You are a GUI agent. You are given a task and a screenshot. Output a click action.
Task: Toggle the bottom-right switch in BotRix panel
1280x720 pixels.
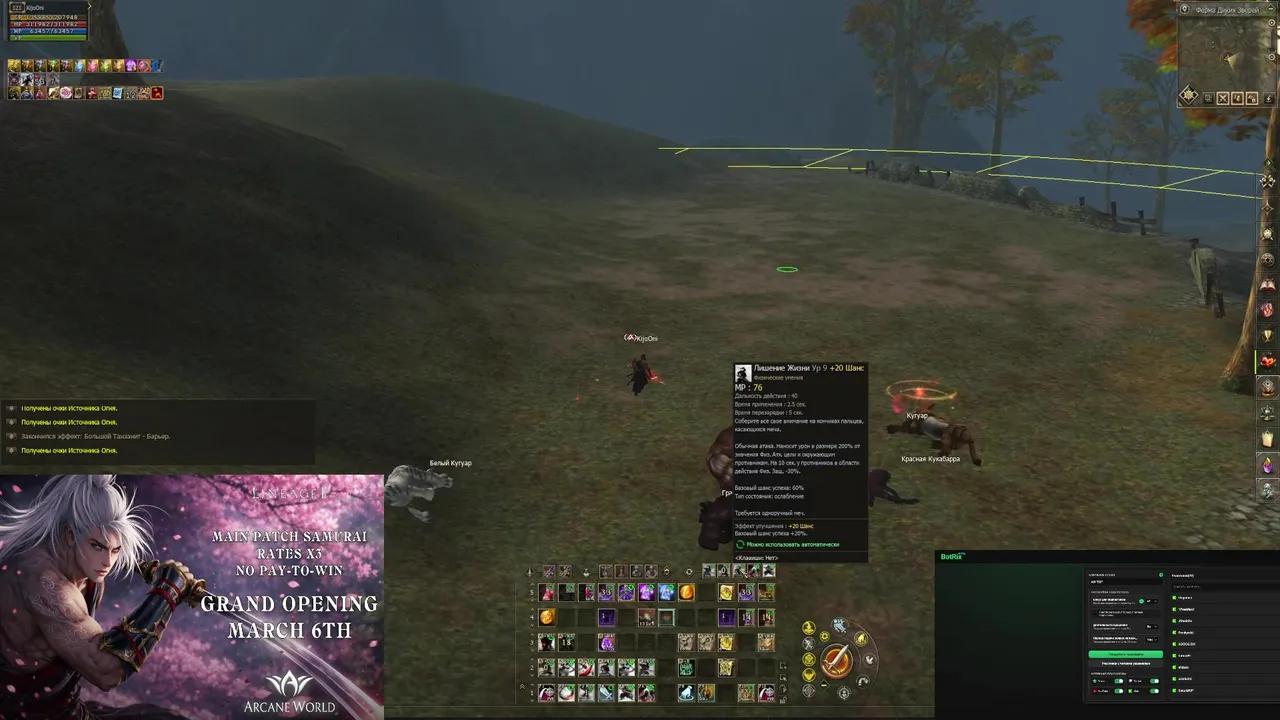(1154, 691)
